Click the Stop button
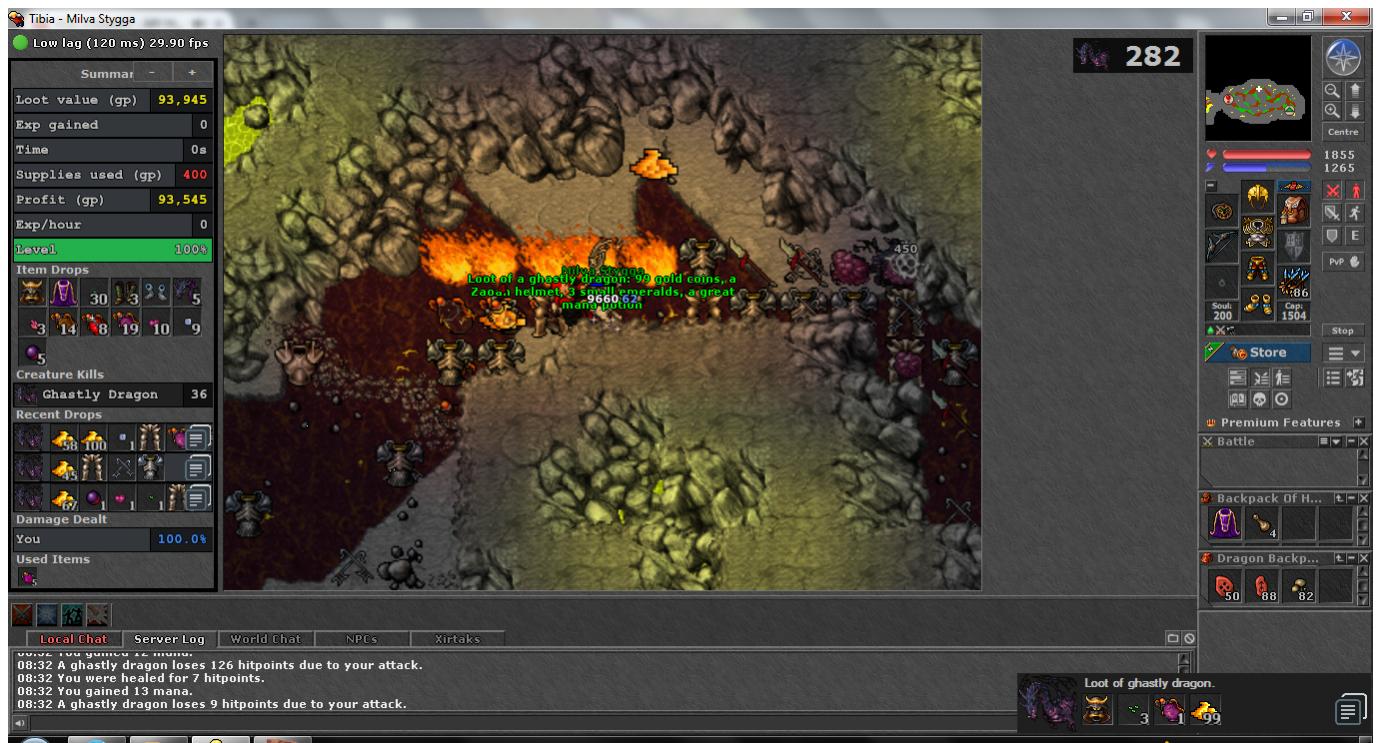Screen dimensions: 1381x743 point(1343,330)
